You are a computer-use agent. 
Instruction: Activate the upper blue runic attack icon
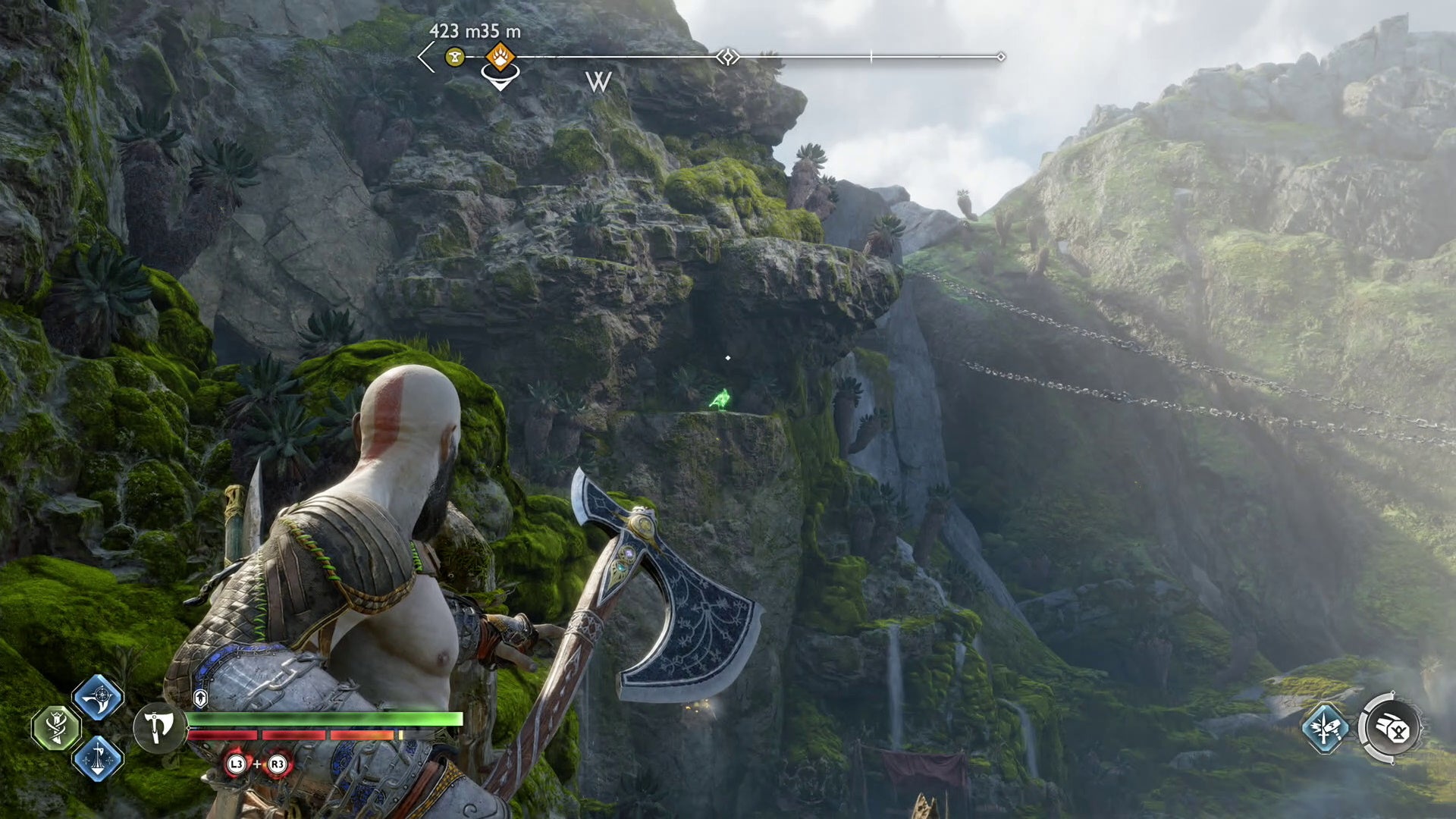coord(98,698)
